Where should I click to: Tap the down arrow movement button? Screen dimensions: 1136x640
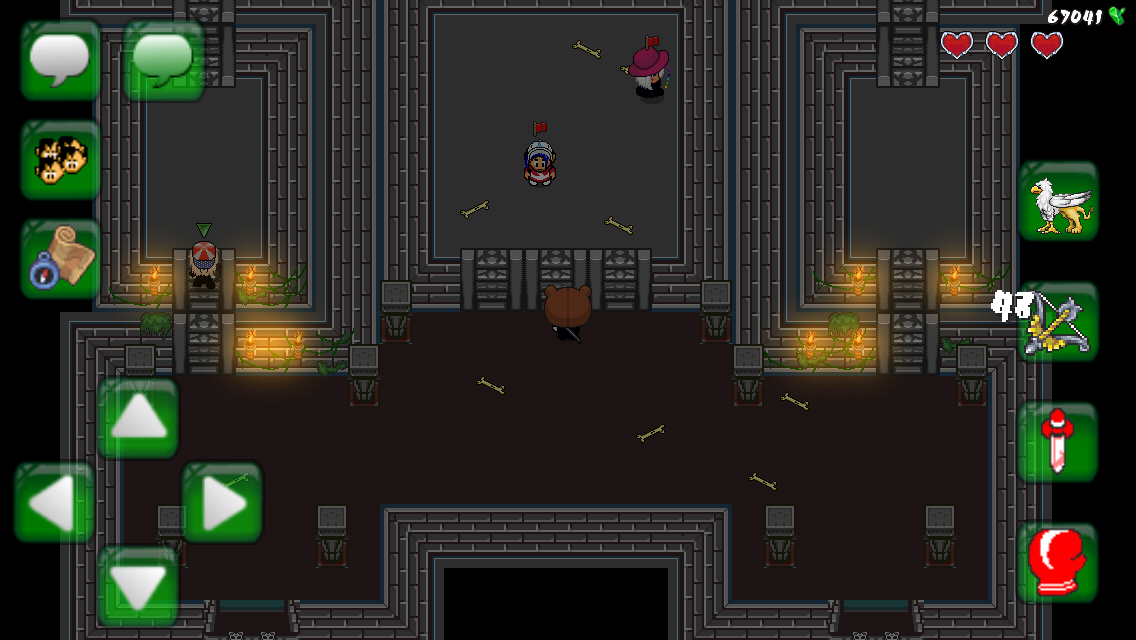(138, 586)
